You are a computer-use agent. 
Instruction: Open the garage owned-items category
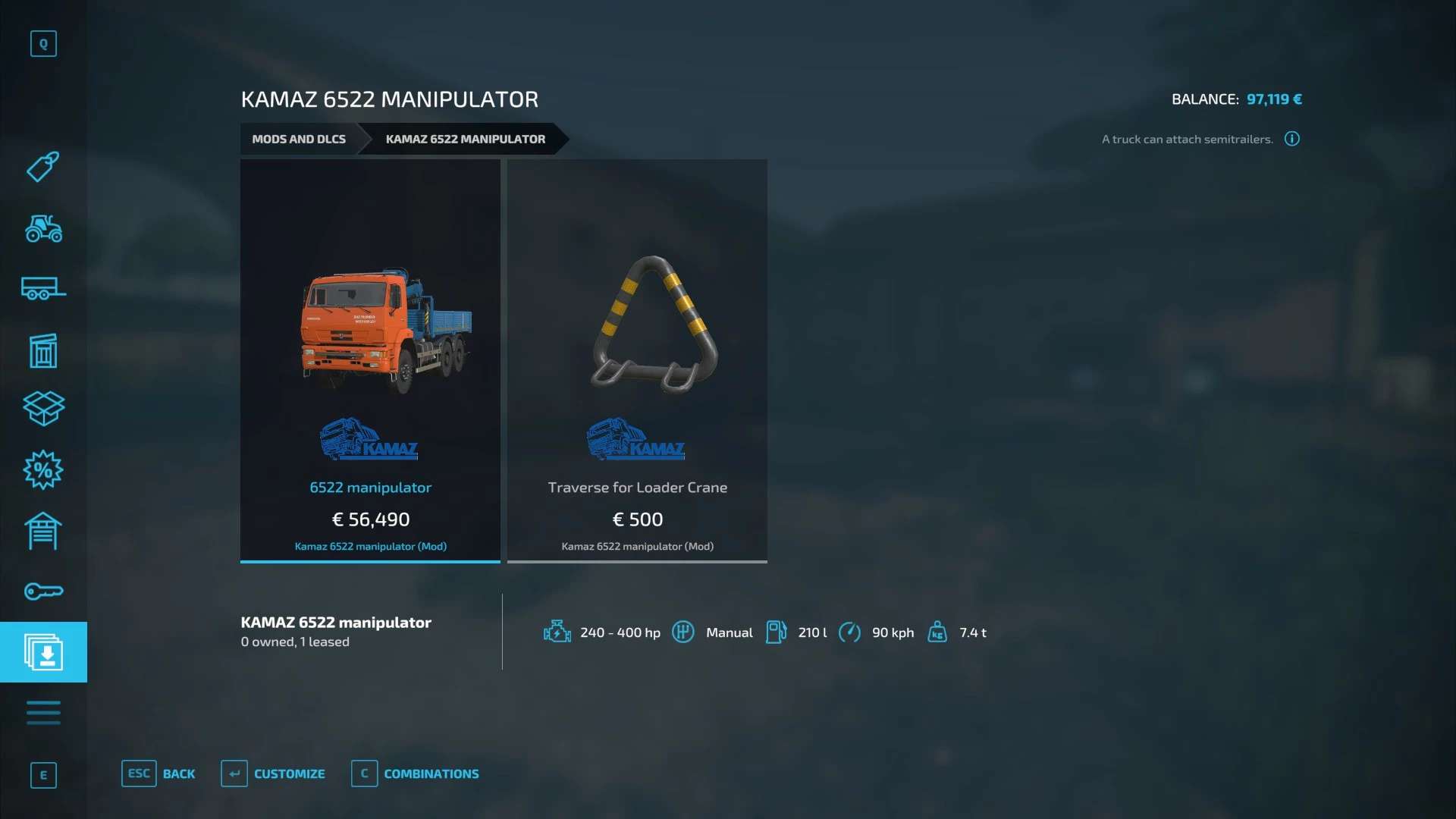[43, 531]
